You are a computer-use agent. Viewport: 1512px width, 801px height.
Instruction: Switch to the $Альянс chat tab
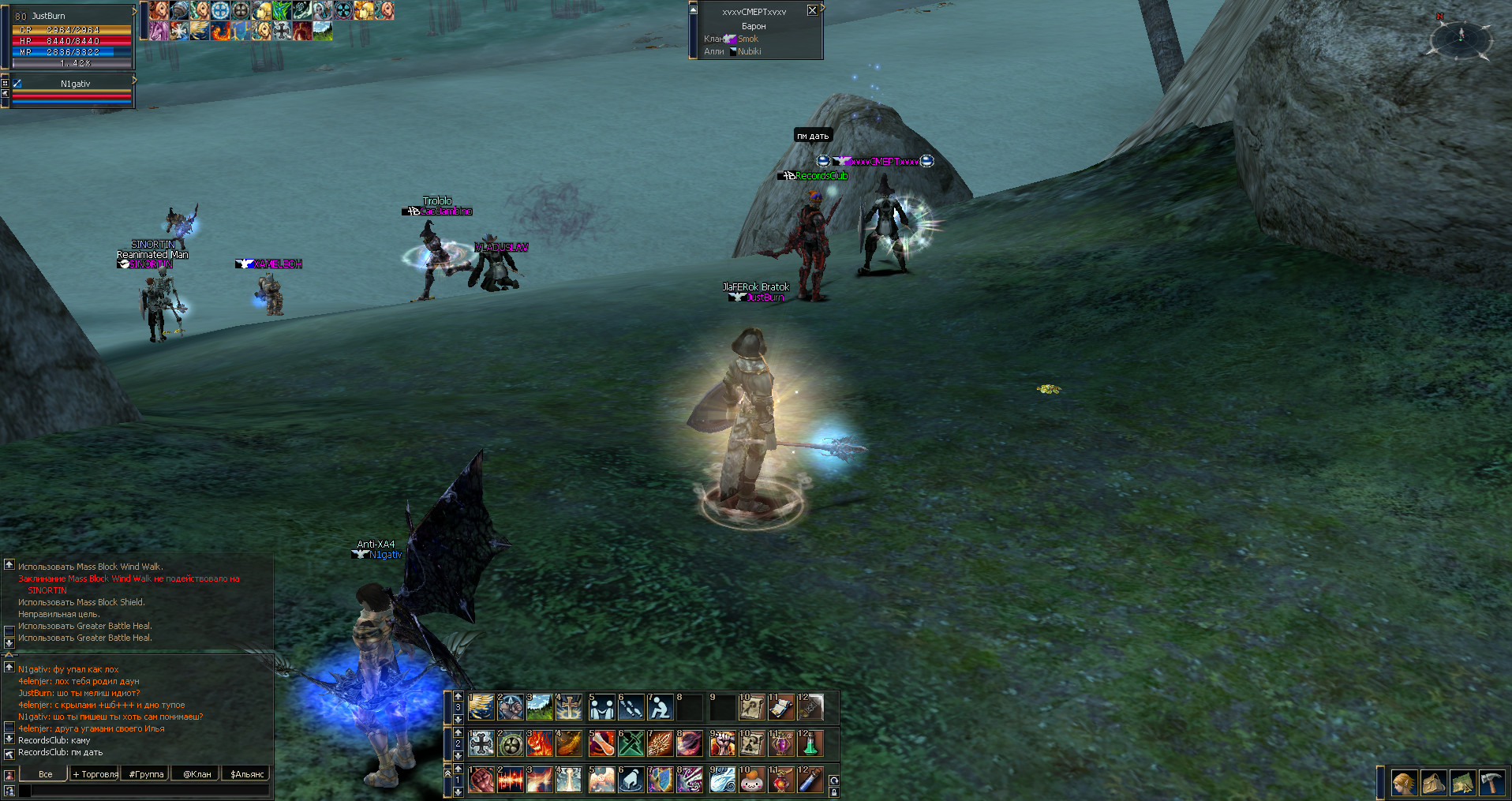point(246,774)
